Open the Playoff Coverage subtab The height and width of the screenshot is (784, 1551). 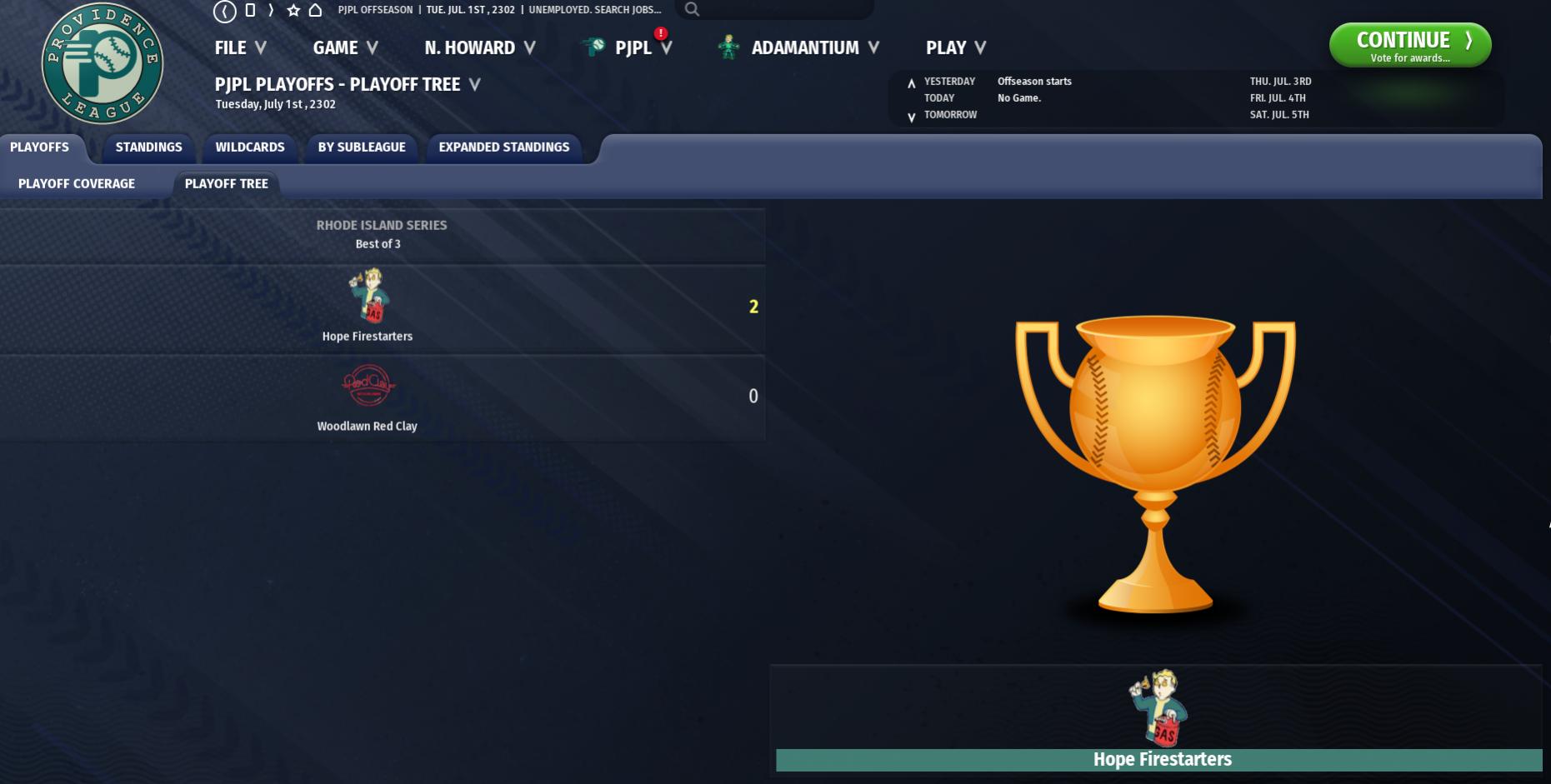(x=77, y=184)
